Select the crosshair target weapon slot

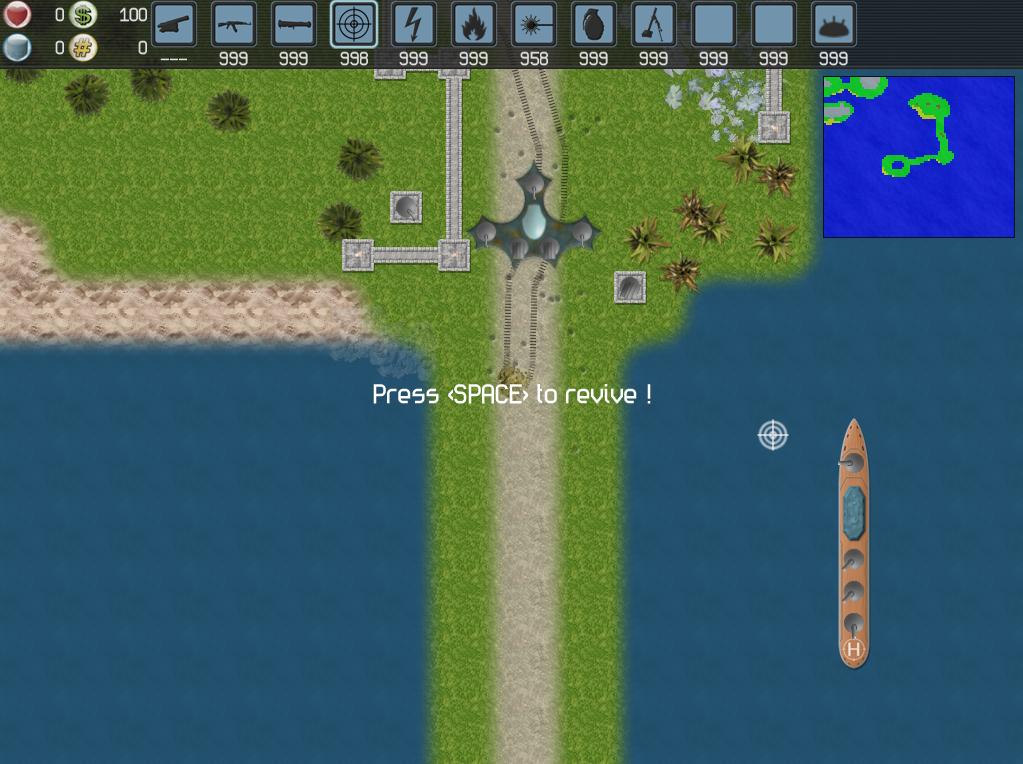click(x=354, y=25)
